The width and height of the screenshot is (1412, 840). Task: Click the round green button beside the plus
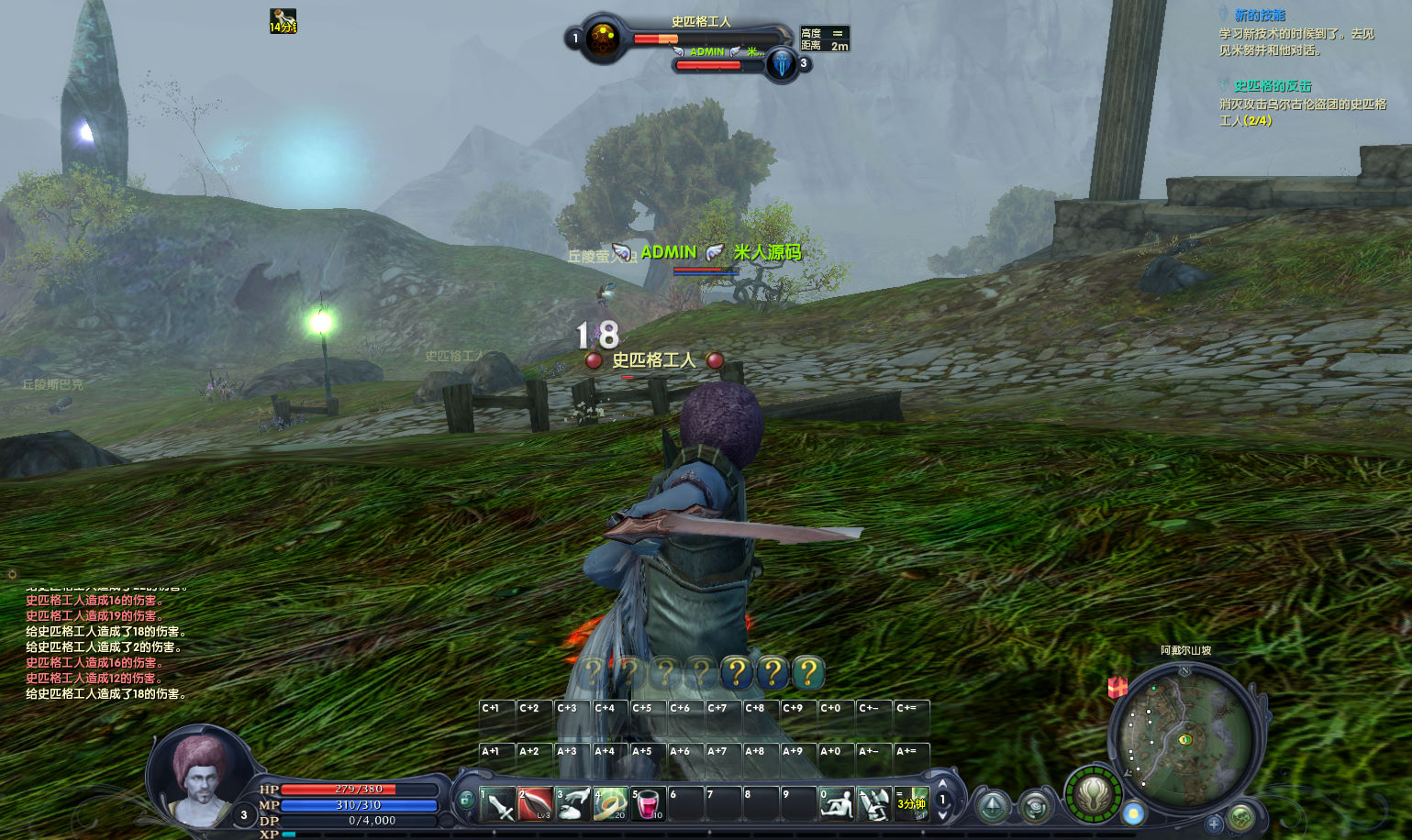pyautogui.click(x=1241, y=816)
